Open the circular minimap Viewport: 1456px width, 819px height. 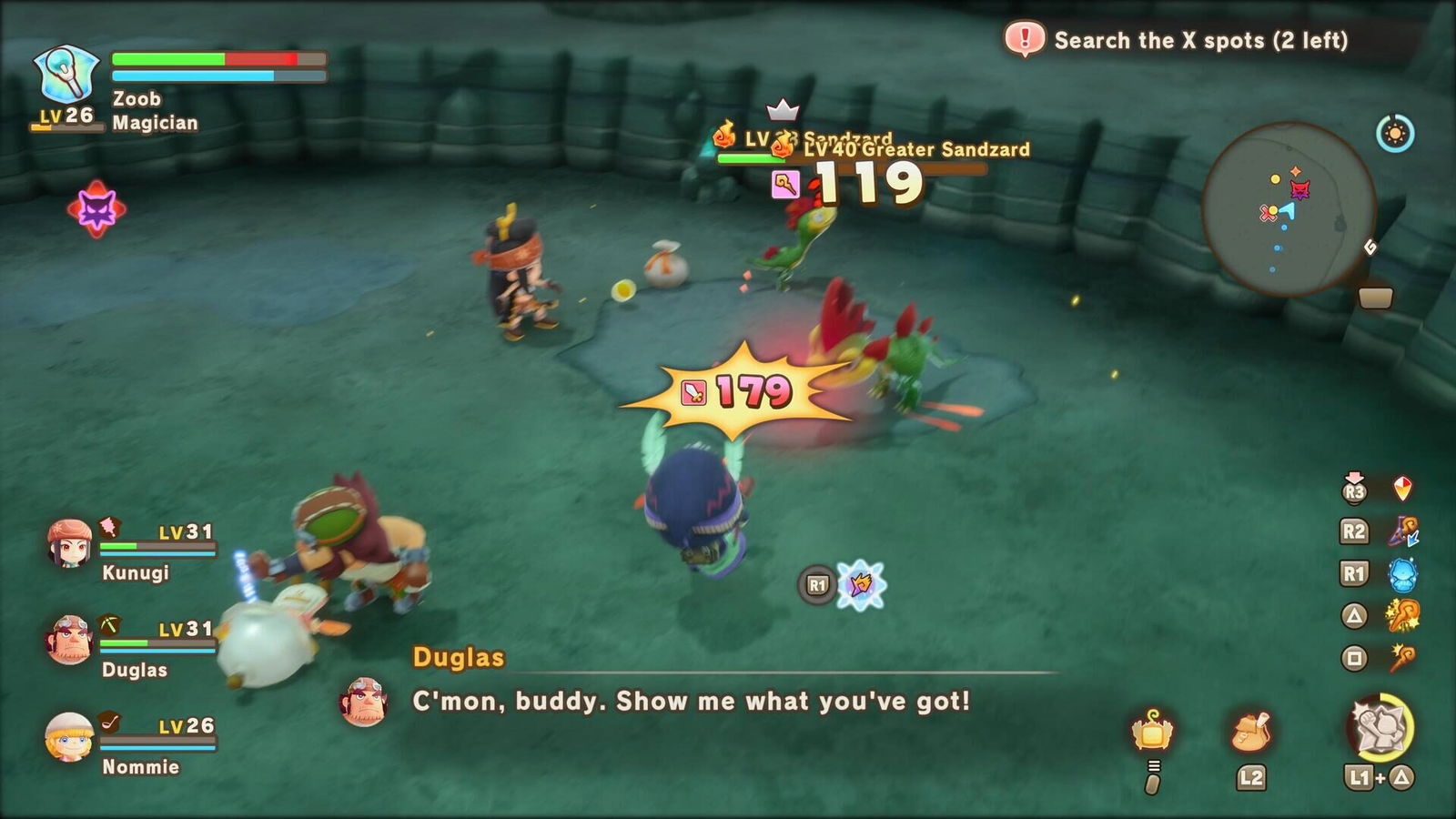tap(1287, 209)
